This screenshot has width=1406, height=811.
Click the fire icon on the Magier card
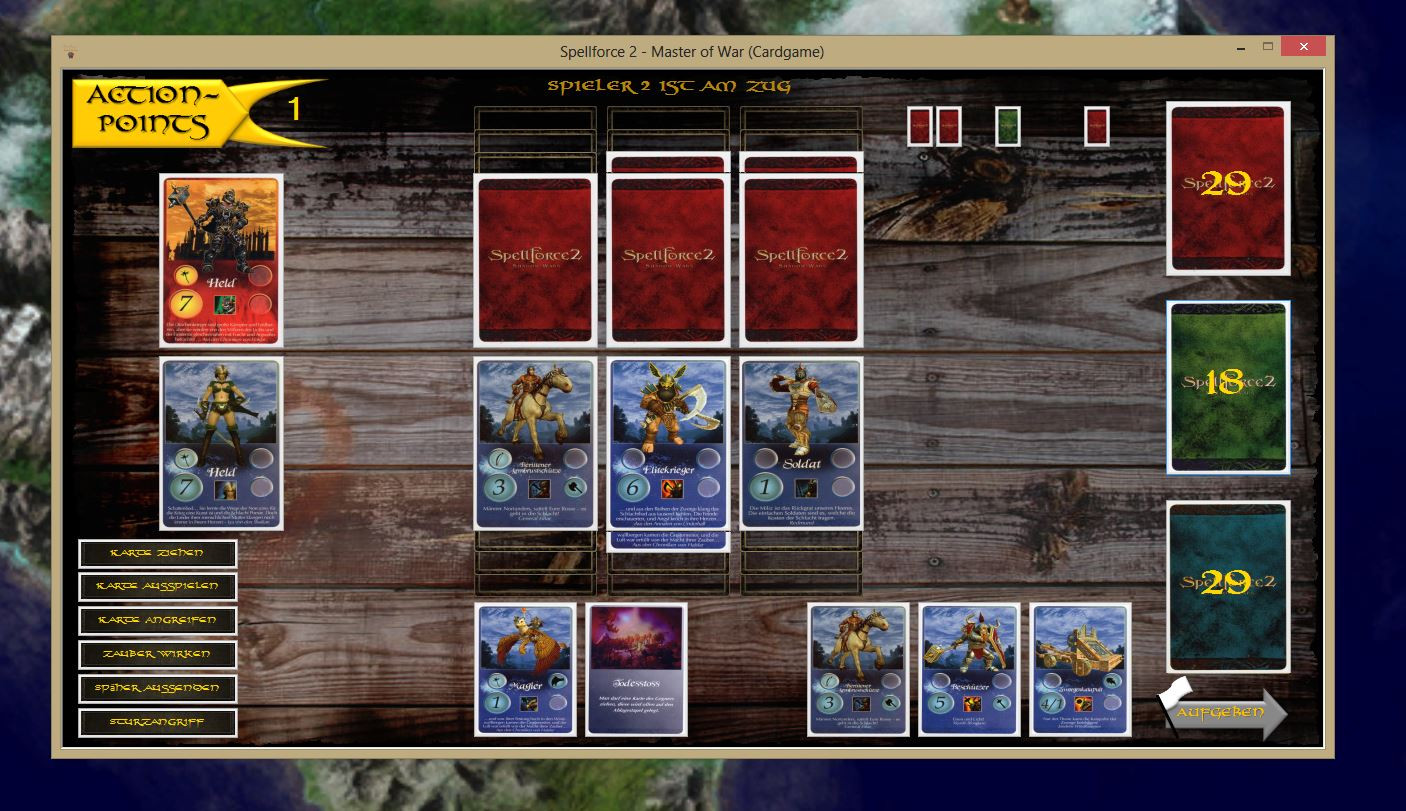point(529,704)
